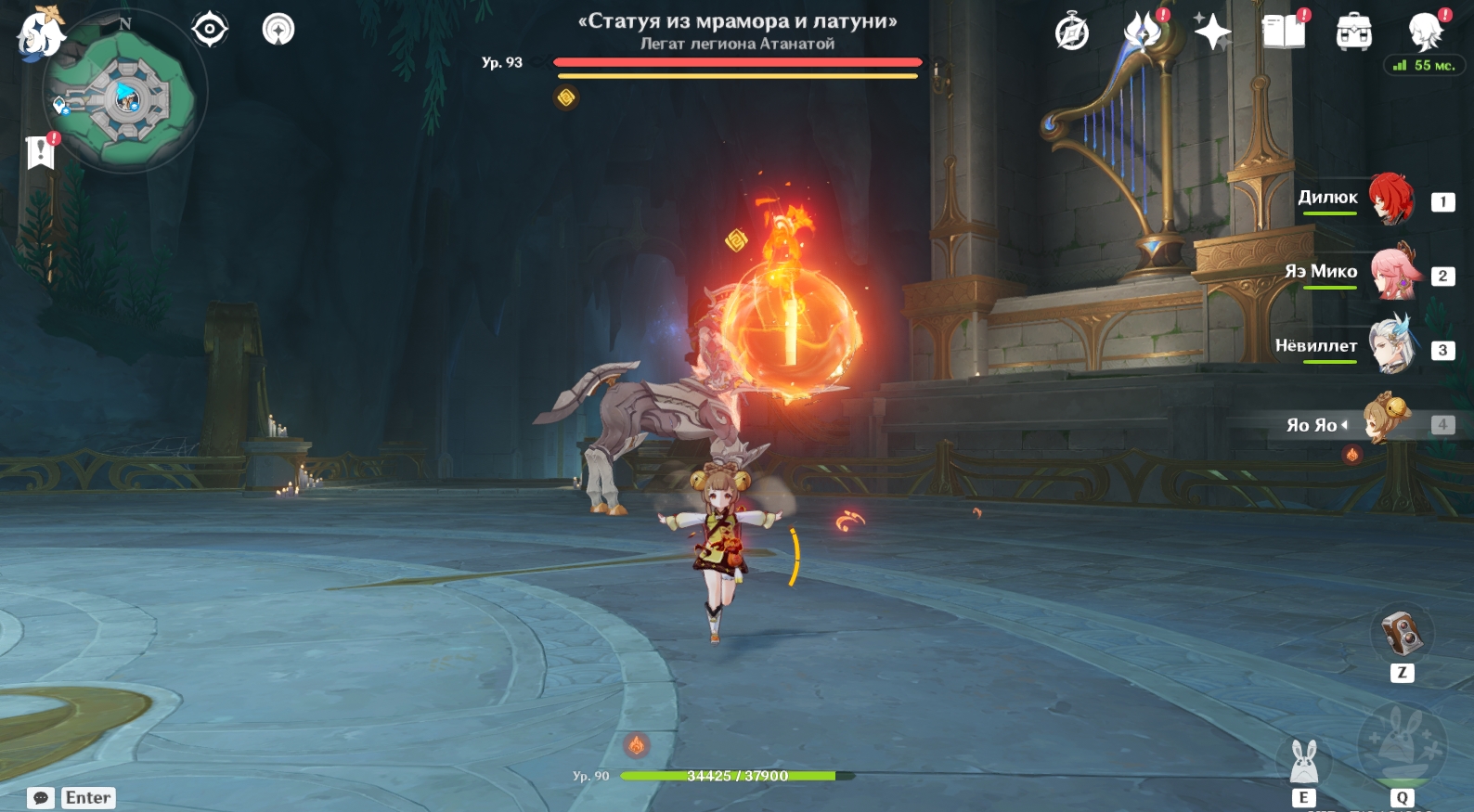
Task: Toggle the elemental sight eye icon
Action: [x=210, y=29]
